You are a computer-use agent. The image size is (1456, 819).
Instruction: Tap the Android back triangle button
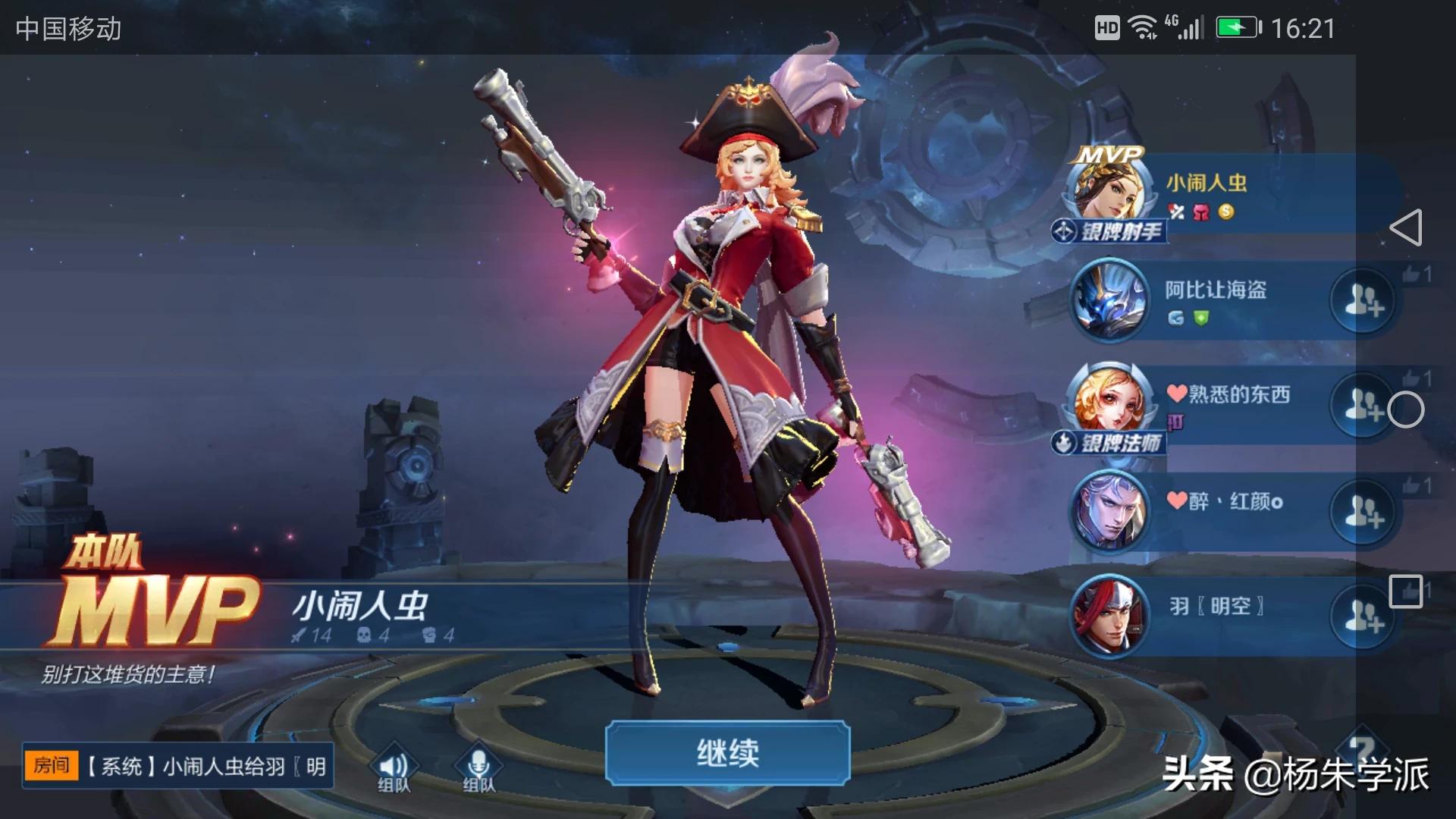coord(1405,227)
